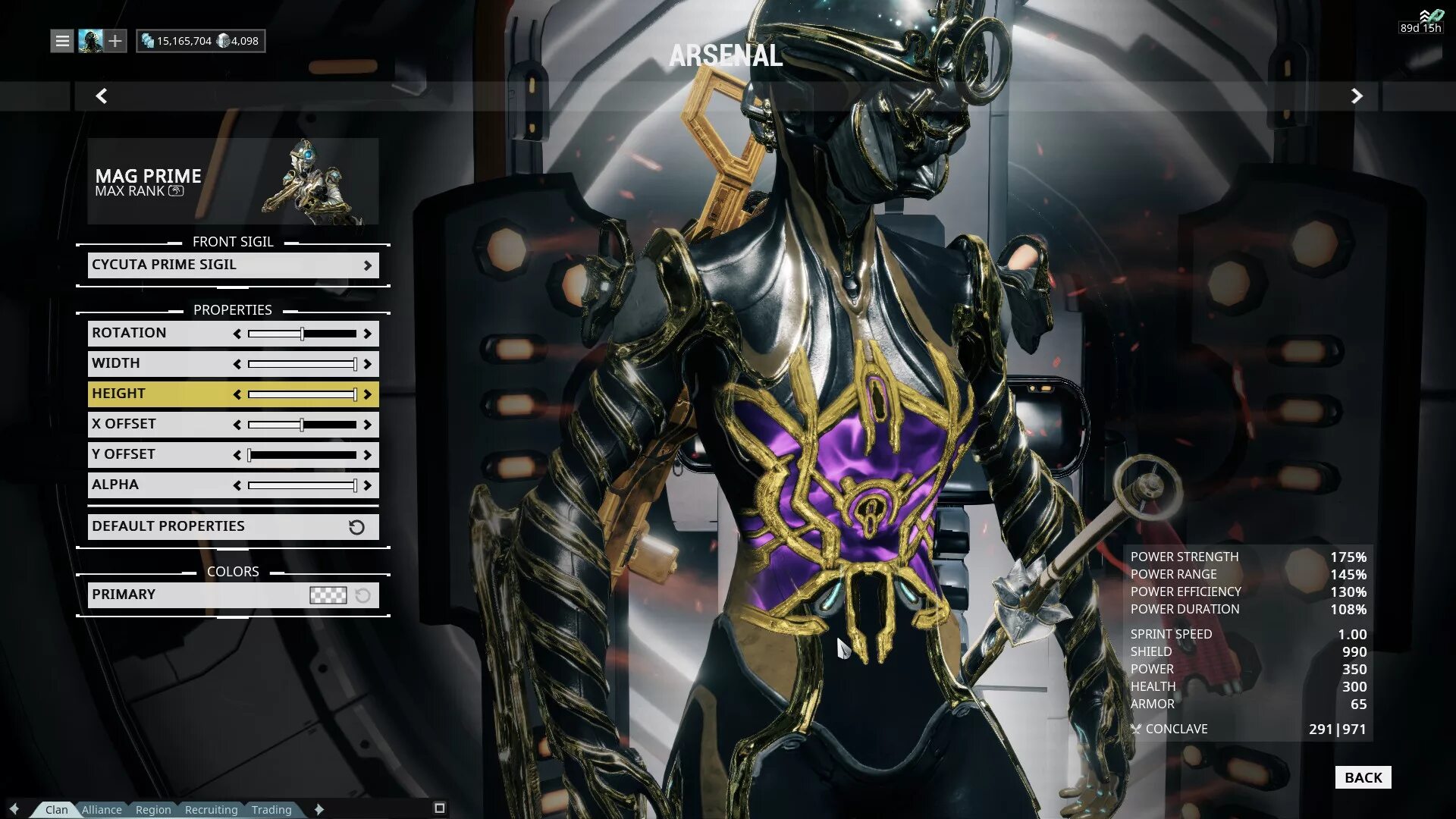Viewport: 1456px width, 819px height.
Task: Switch to Clan chat tab
Action: click(56, 810)
